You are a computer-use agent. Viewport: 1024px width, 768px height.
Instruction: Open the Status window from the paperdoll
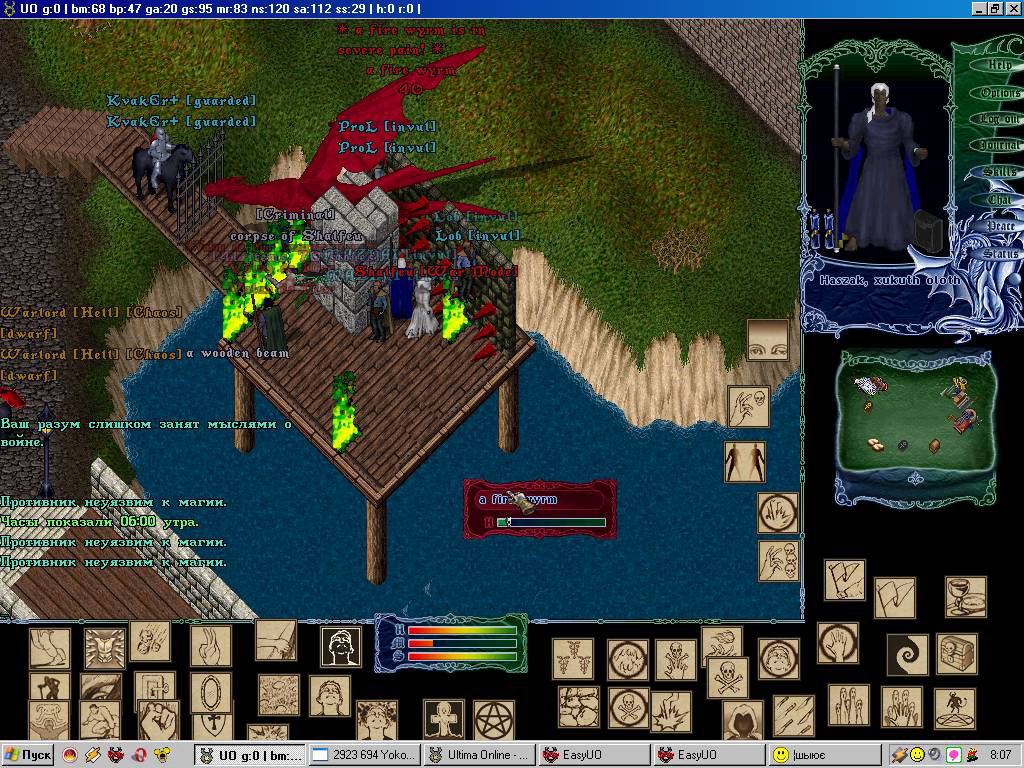pos(1000,254)
